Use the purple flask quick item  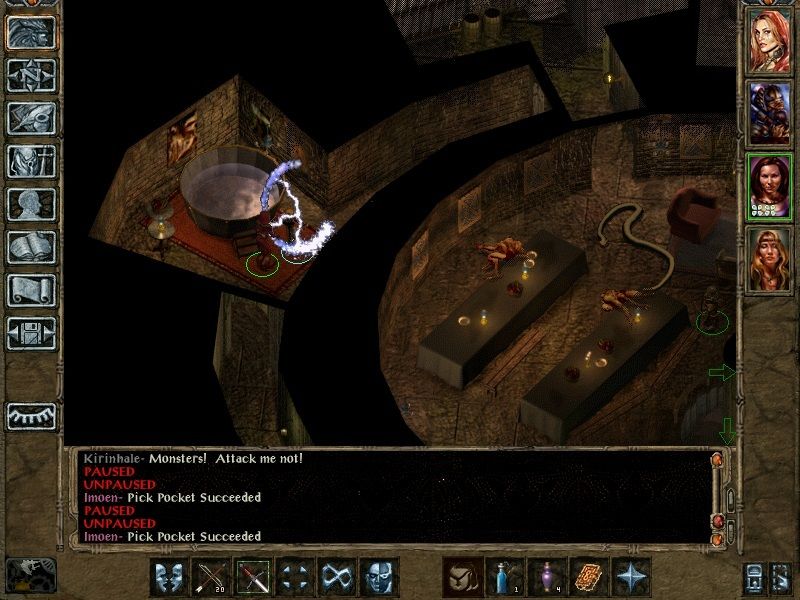(546, 577)
